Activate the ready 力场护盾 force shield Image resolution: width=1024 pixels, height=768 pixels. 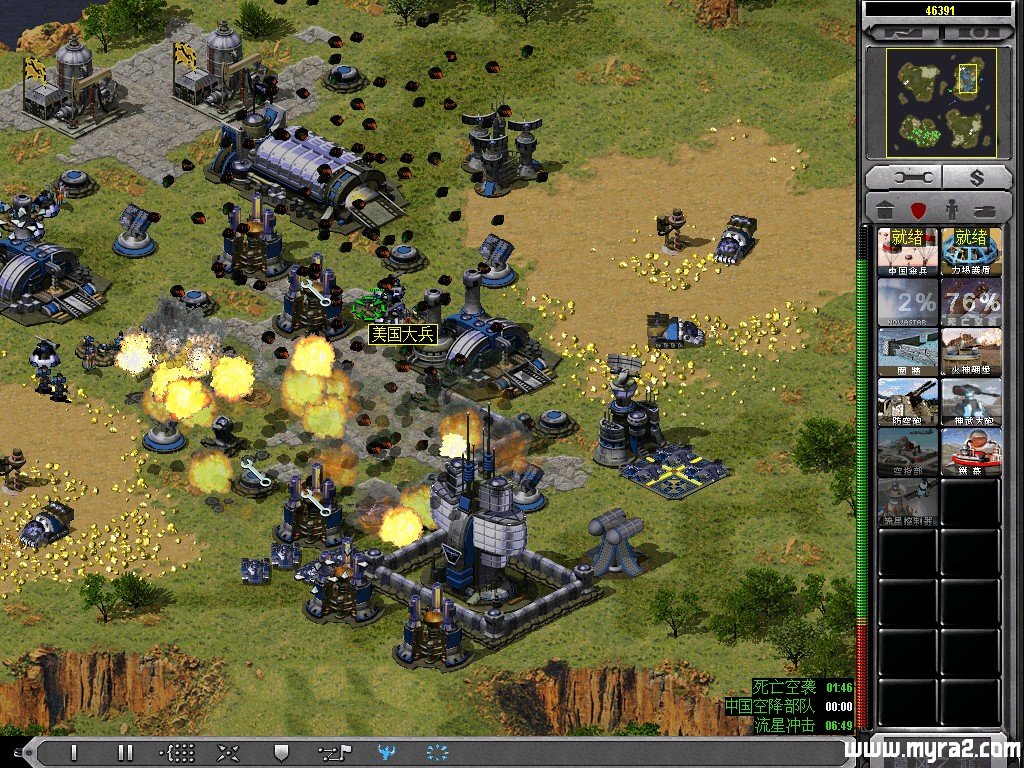click(x=970, y=251)
